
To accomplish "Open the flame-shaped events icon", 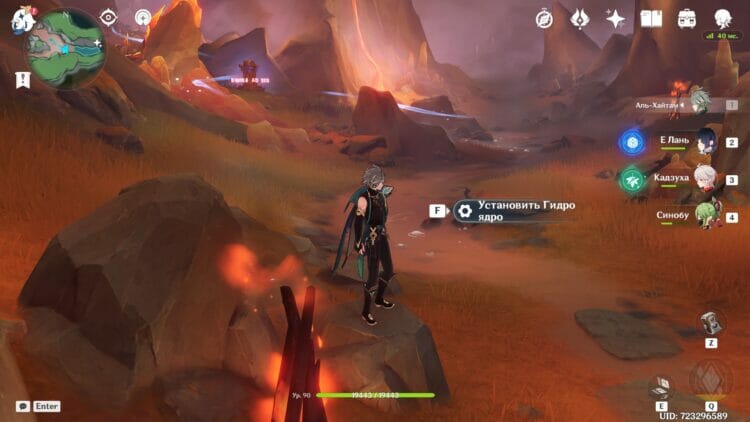I will point(580,19).
